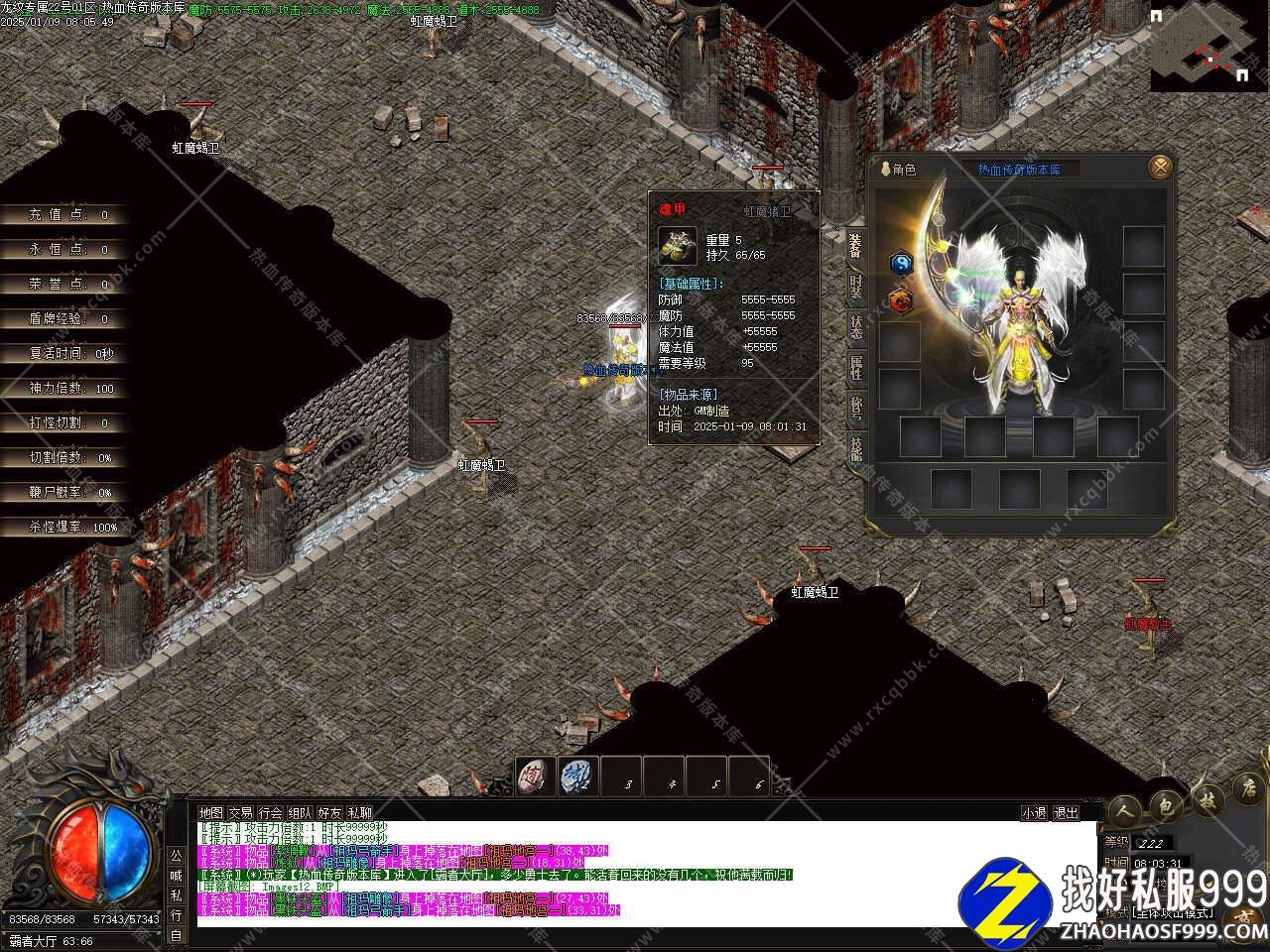Use the red potion in hotbar slot 1
This screenshot has height=952, width=1270.
[536, 776]
